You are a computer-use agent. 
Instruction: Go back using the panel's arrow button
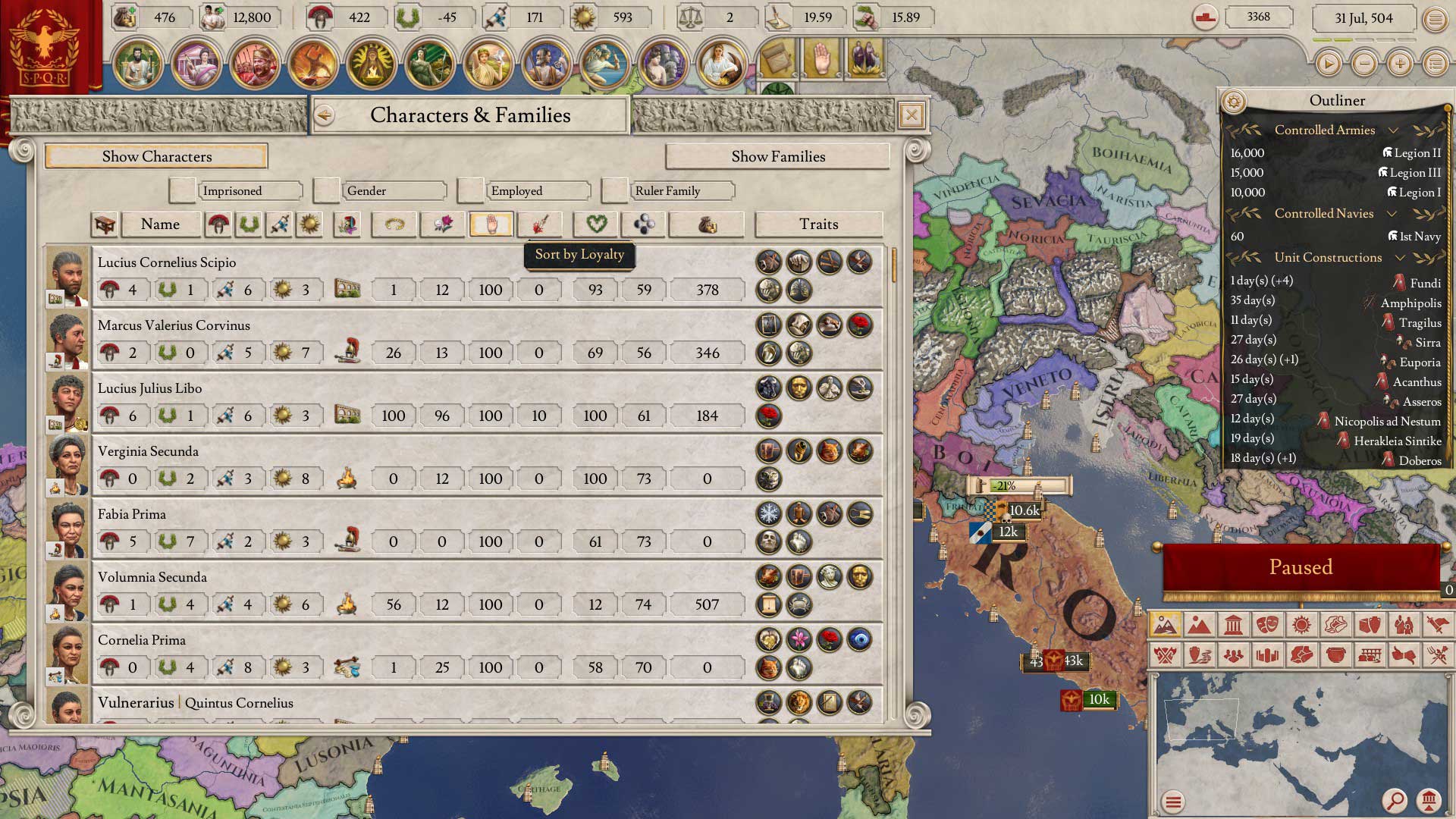pos(325,115)
